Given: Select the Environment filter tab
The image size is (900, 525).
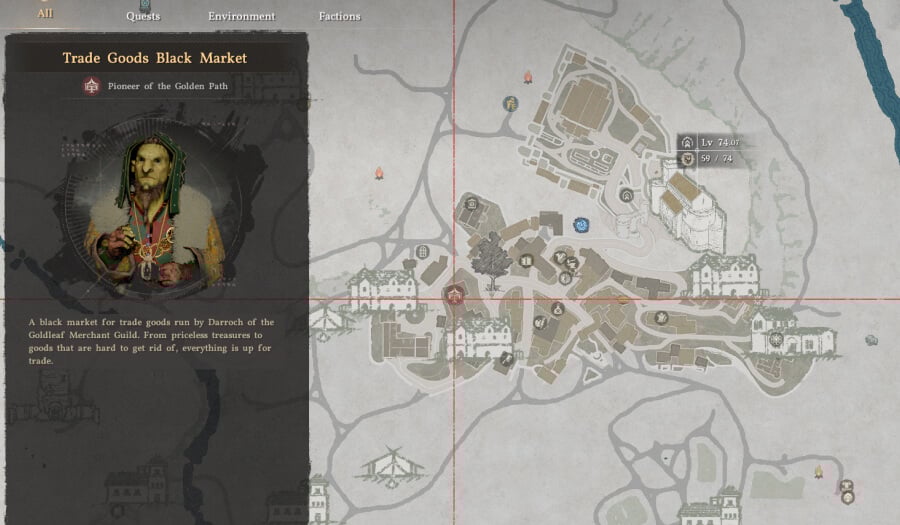Looking at the screenshot, I should coord(241,16).
